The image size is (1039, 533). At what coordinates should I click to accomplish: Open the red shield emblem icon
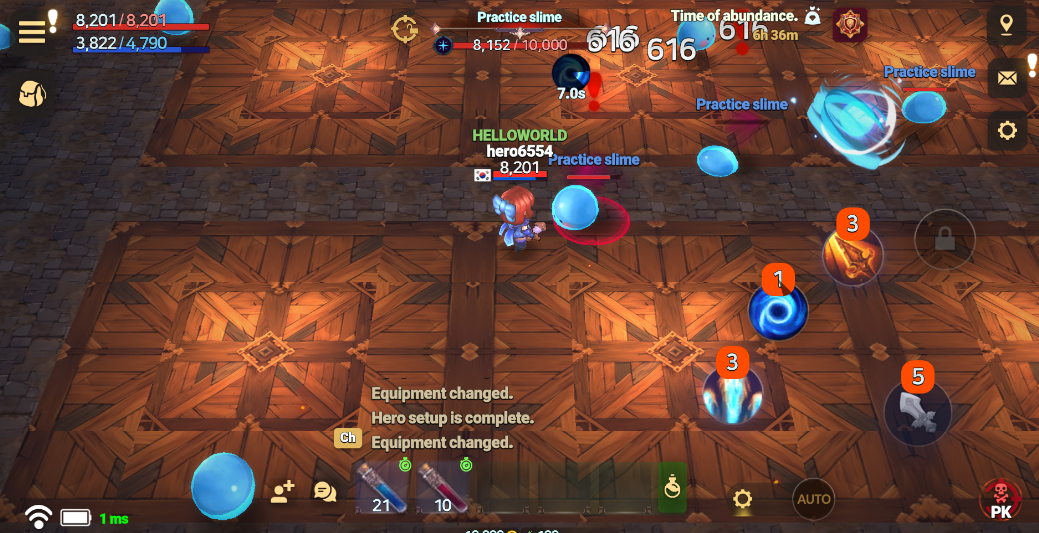tap(850, 25)
